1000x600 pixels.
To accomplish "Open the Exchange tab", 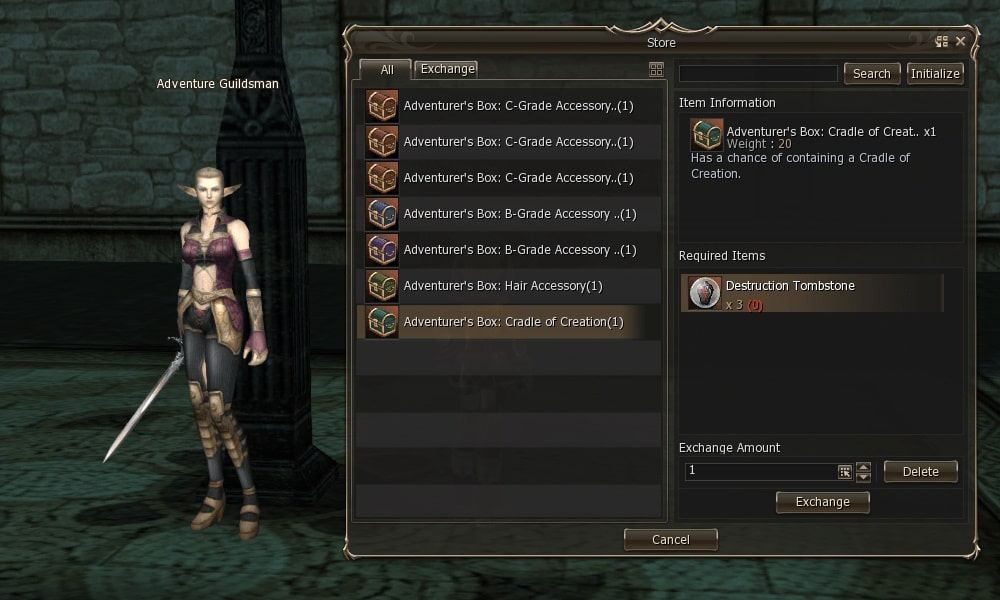I will tap(446, 69).
